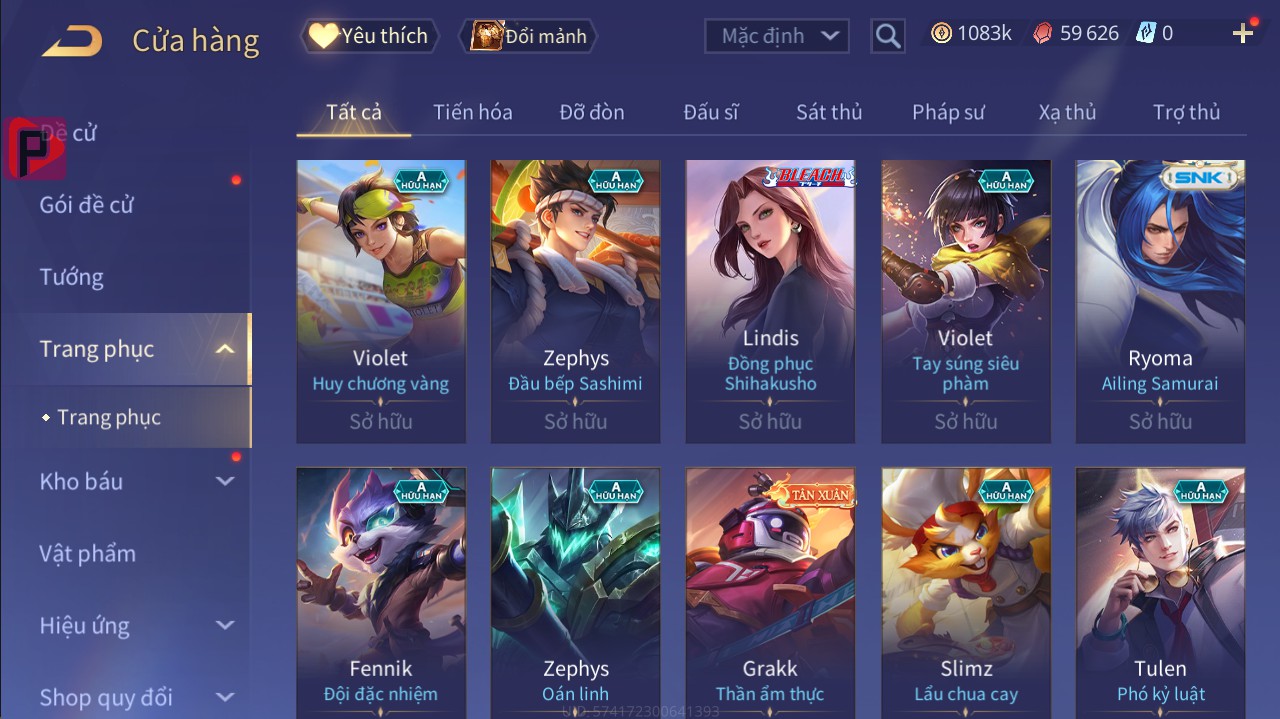Choose the Lindis Đồng phục Shihakusho skin
The width and height of the screenshot is (1280, 719).
coord(770,300)
